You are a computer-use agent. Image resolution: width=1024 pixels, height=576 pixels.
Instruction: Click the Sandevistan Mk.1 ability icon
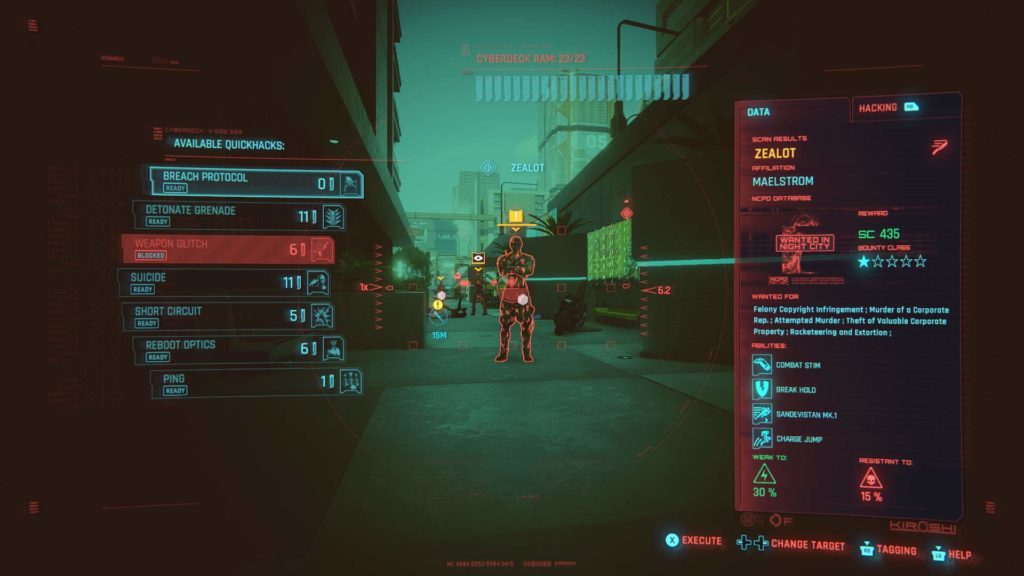click(x=763, y=414)
